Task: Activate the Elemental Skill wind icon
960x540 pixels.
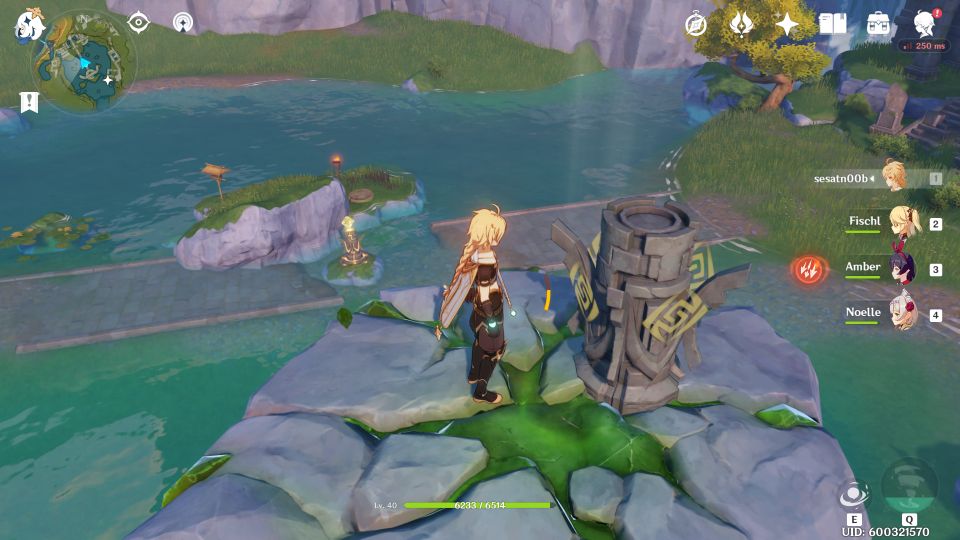Action: click(854, 494)
